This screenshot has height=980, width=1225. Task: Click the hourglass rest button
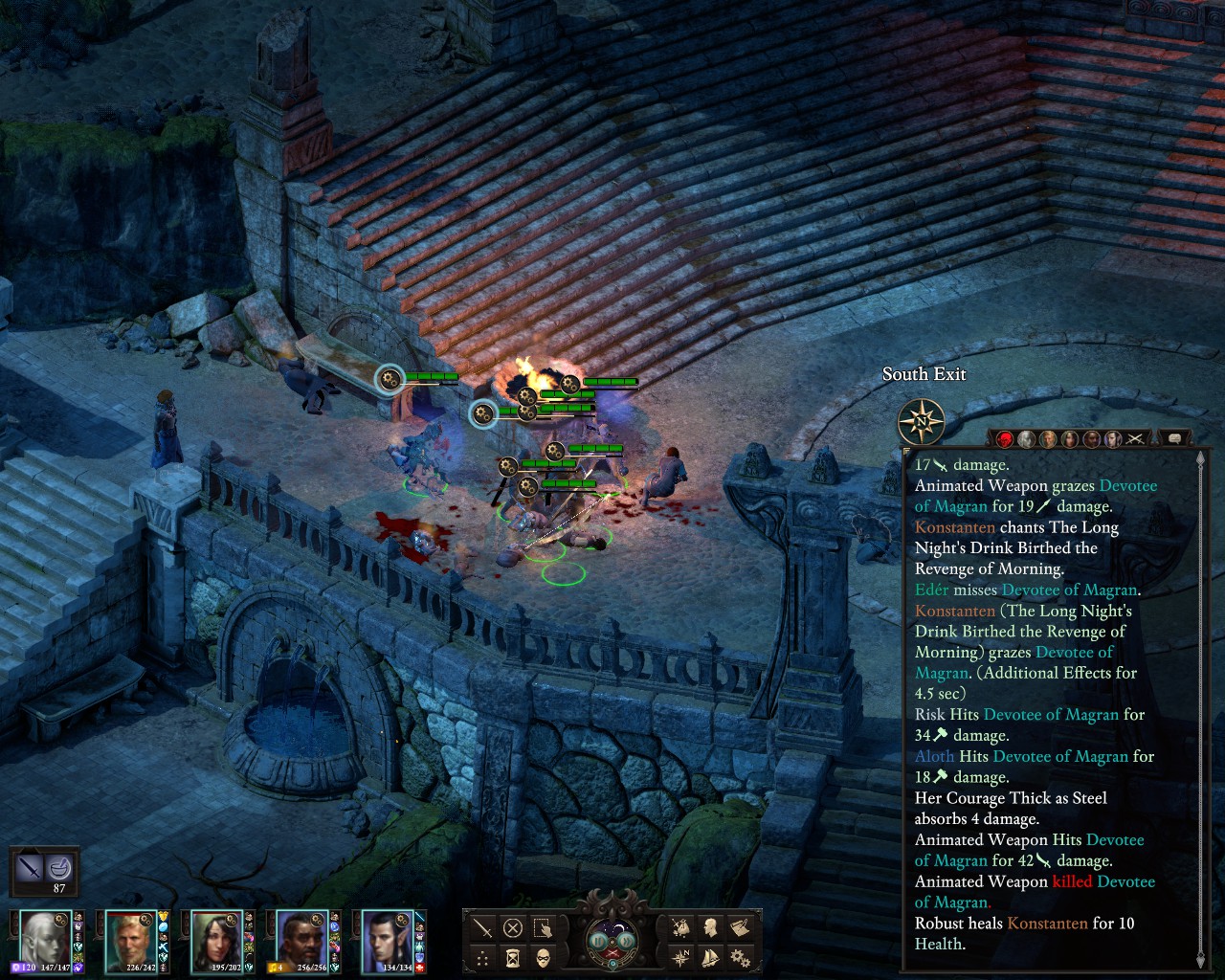point(513,957)
